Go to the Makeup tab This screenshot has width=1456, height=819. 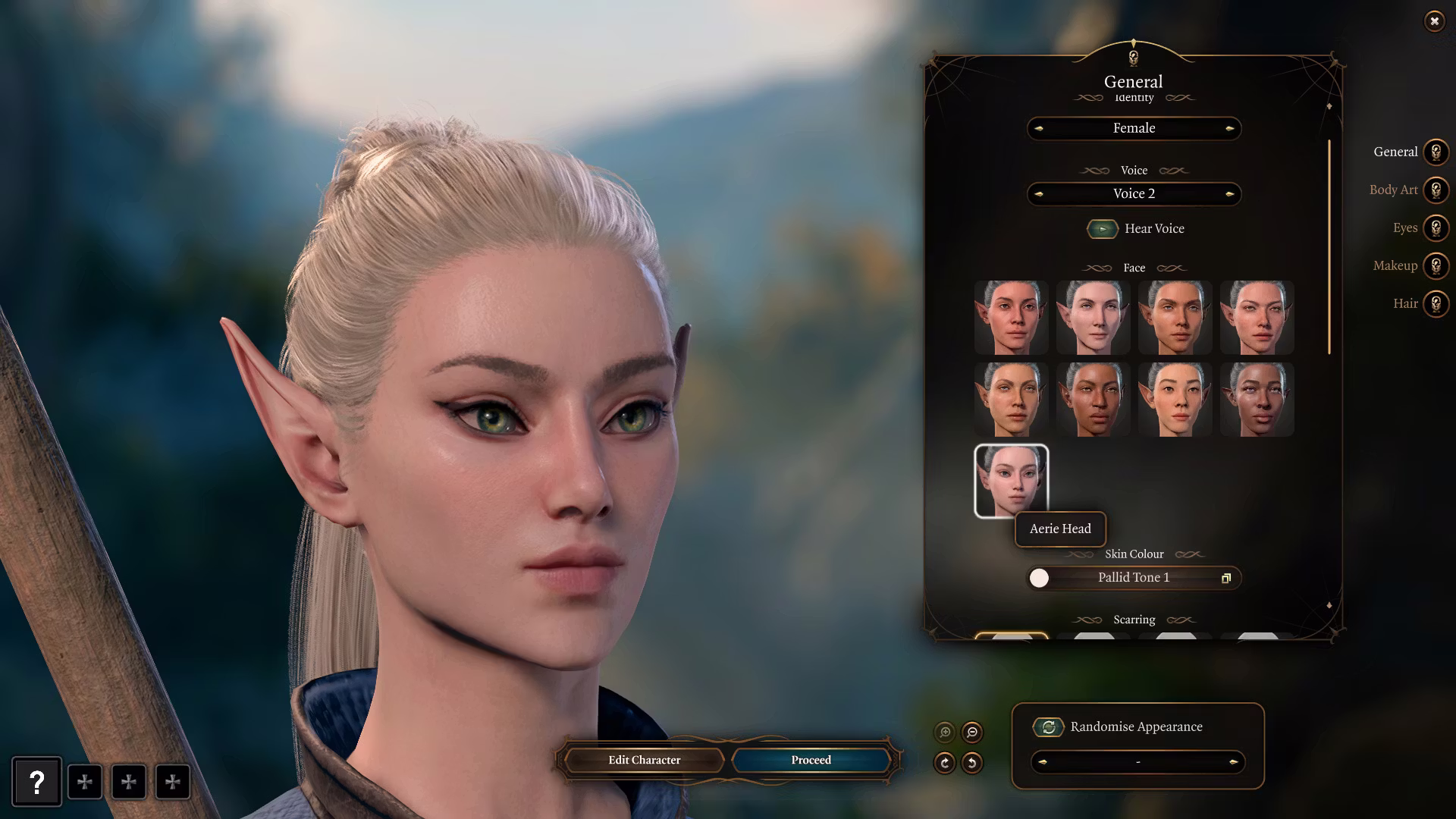click(x=1435, y=265)
